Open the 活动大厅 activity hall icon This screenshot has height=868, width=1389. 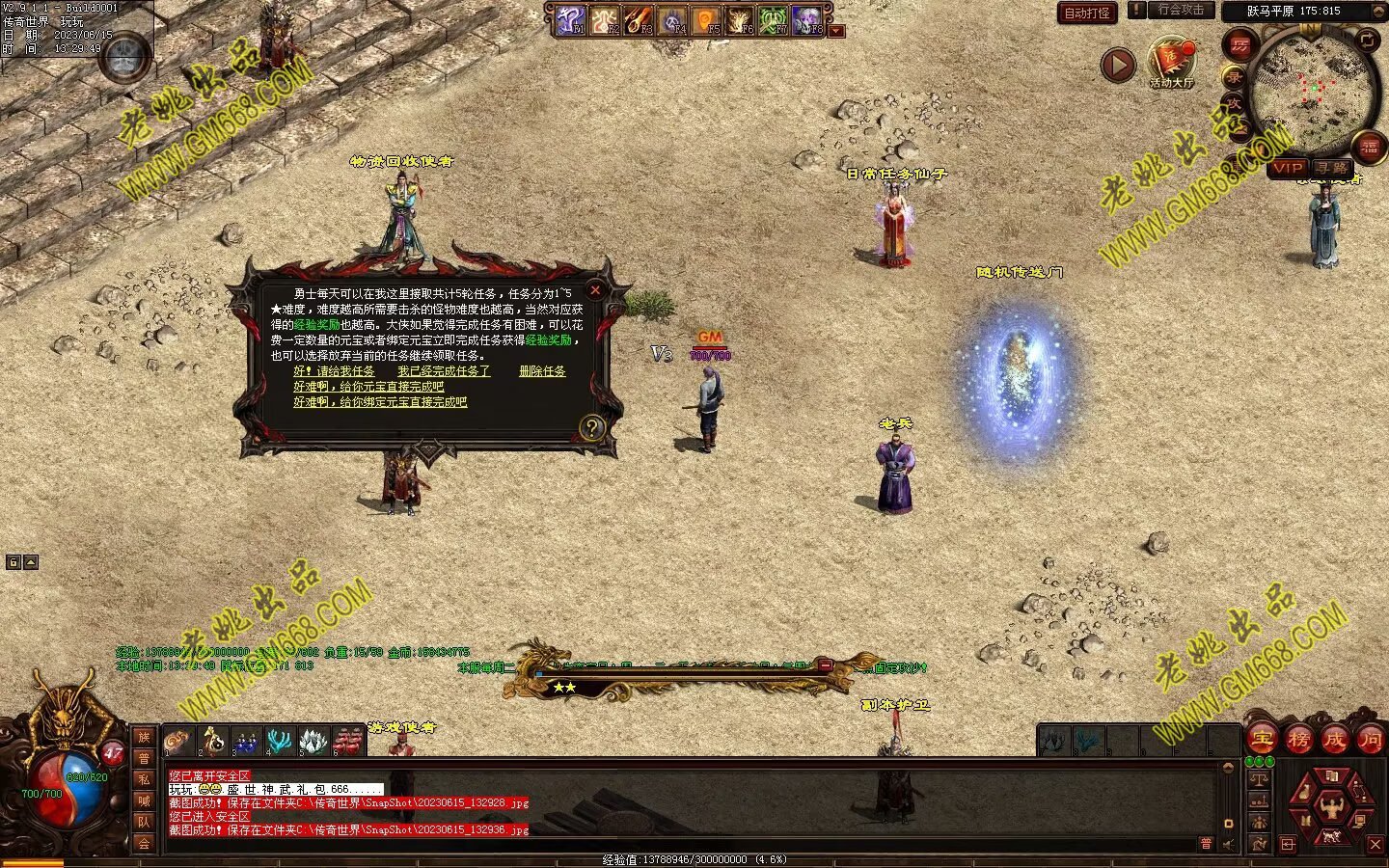1171,64
